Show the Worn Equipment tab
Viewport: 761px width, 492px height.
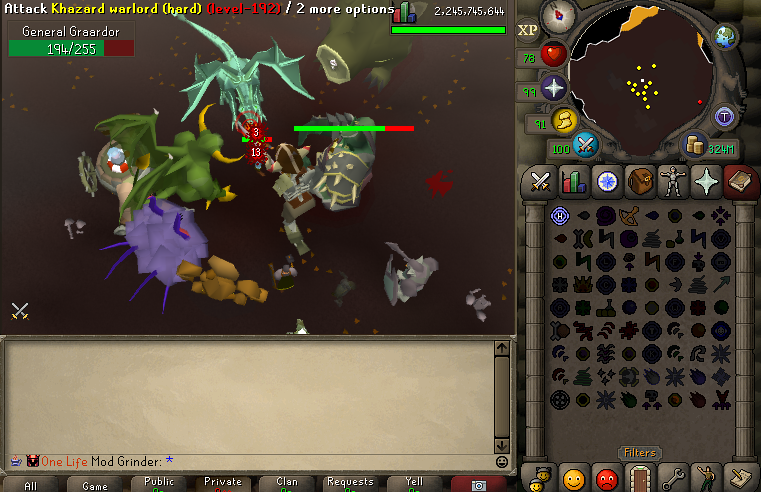pos(672,181)
